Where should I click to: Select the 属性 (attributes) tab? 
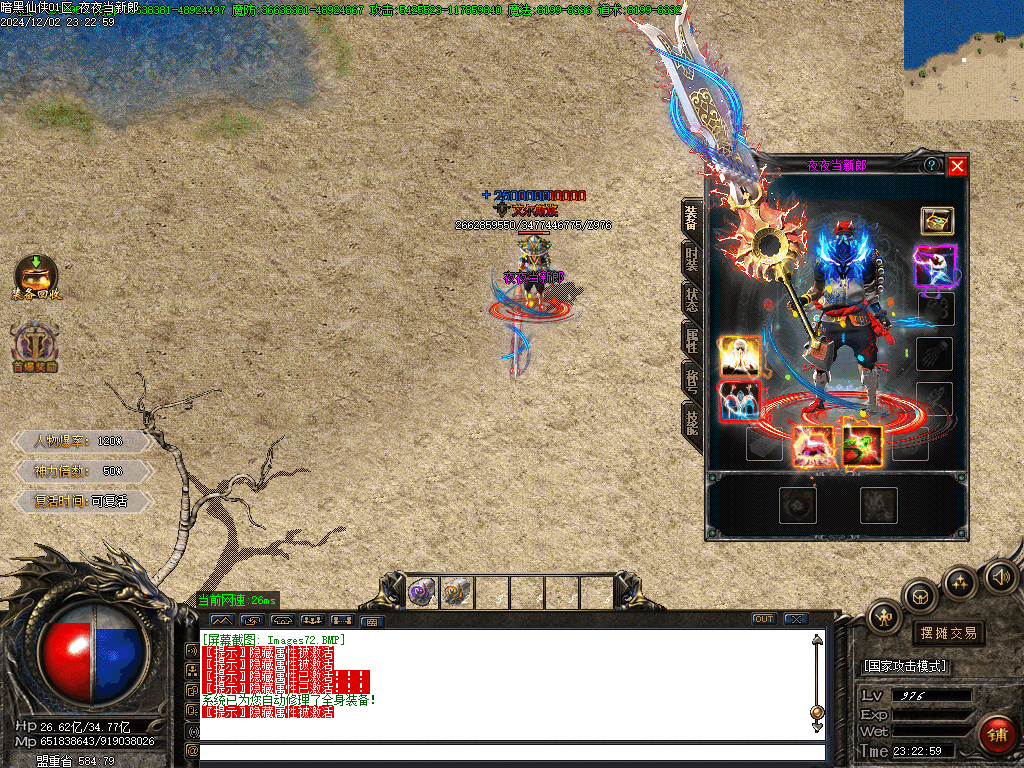[692, 340]
